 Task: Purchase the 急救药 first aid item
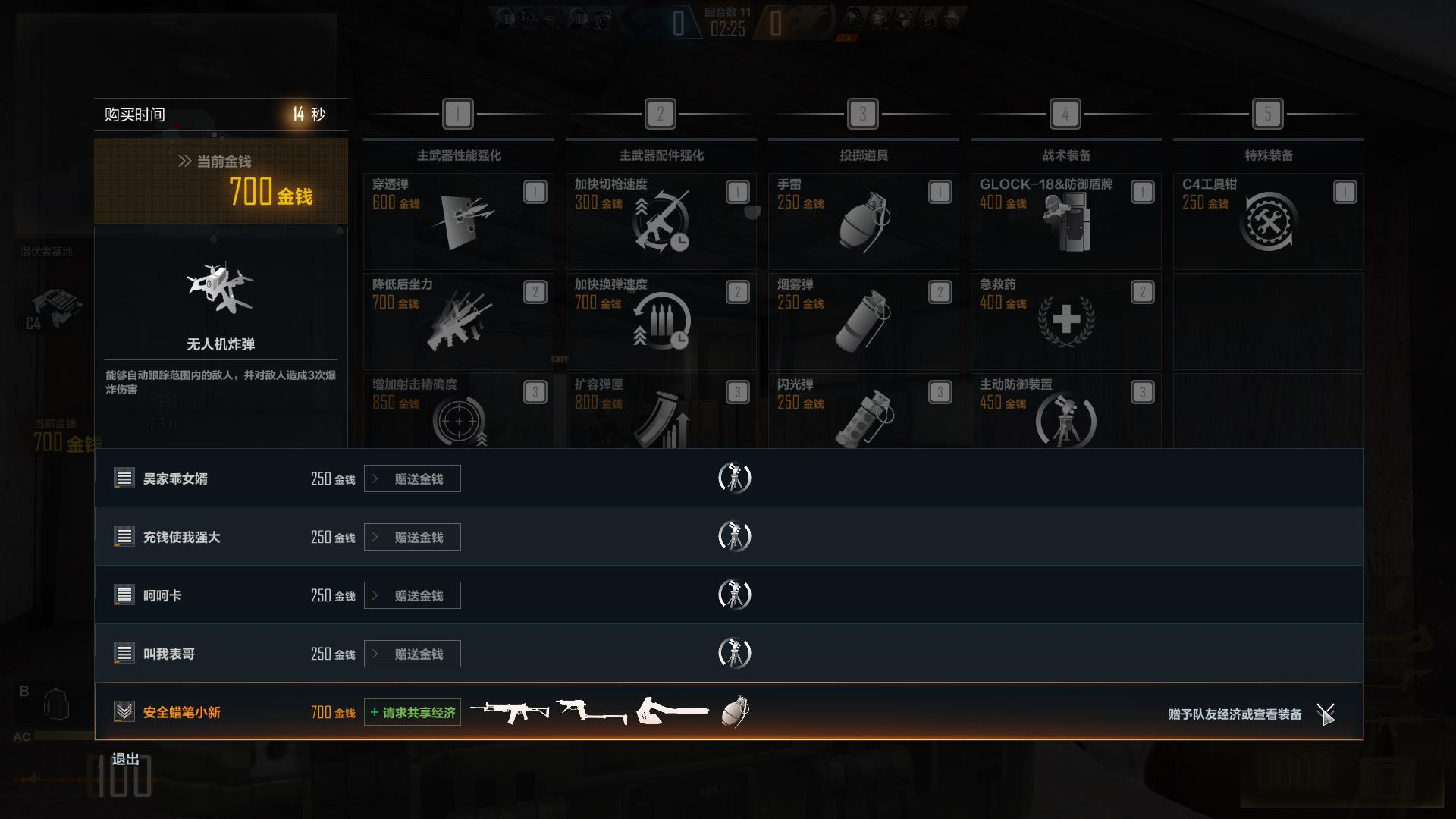1065,321
